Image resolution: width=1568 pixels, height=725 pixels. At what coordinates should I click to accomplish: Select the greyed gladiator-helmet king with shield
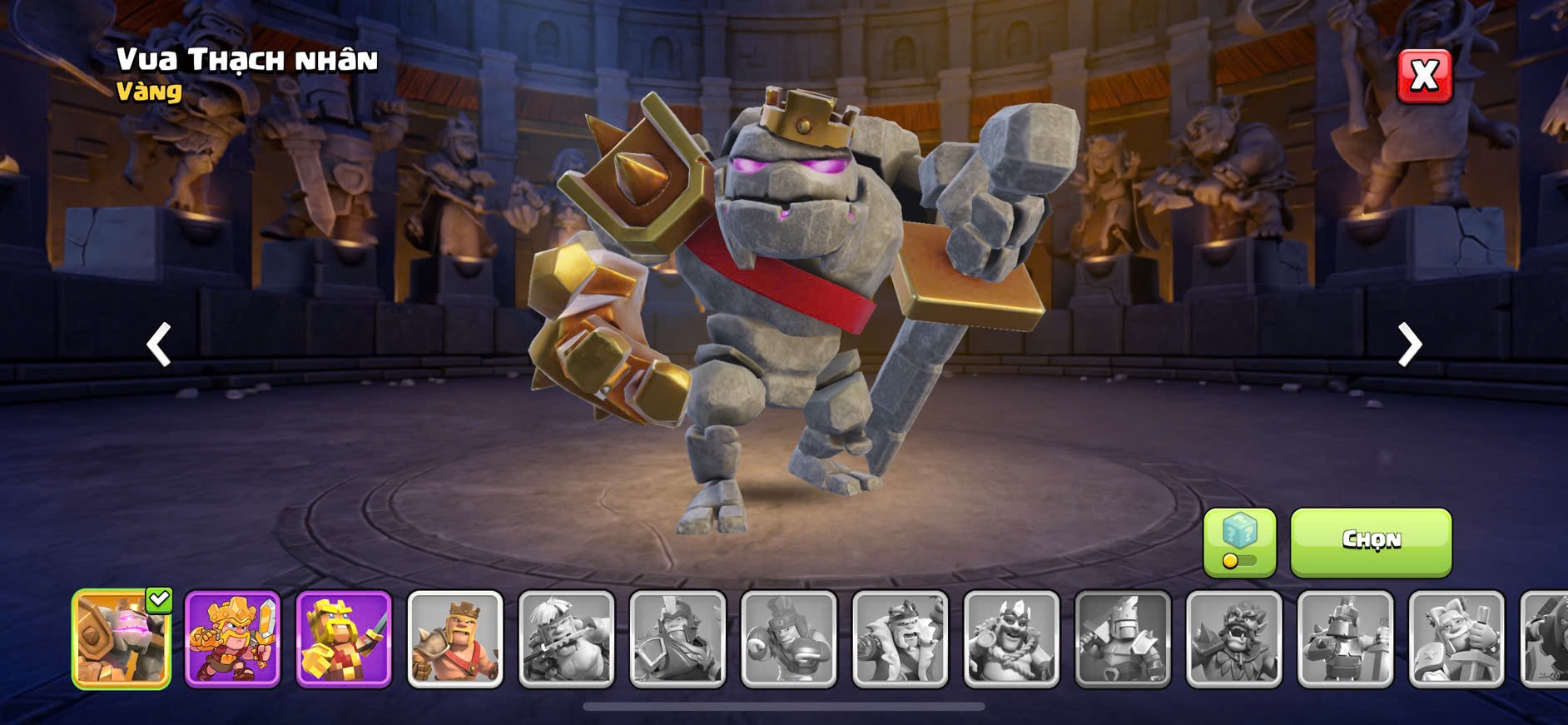[677, 639]
